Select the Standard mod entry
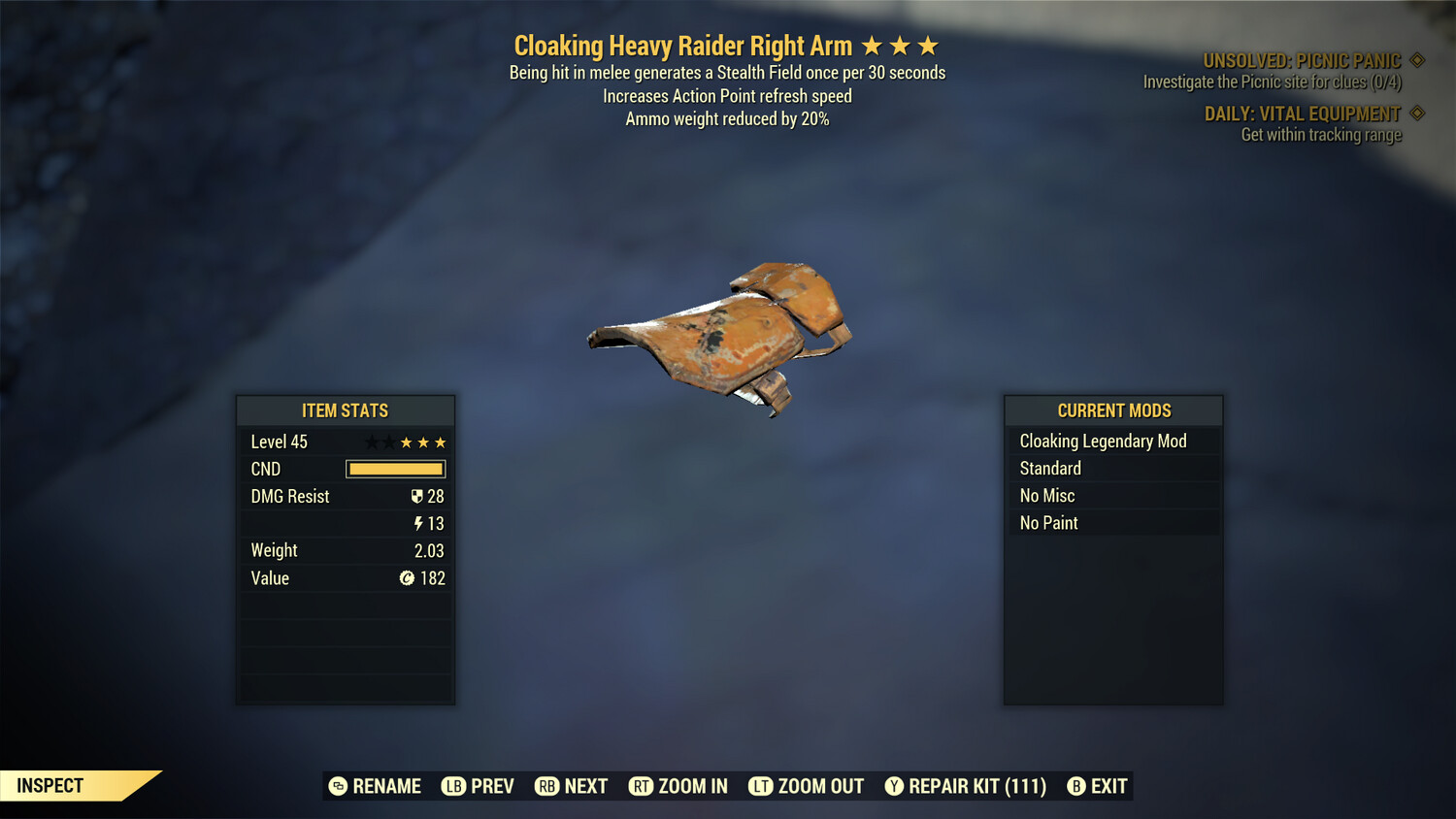The width and height of the screenshot is (1456, 819). tap(1050, 468)
